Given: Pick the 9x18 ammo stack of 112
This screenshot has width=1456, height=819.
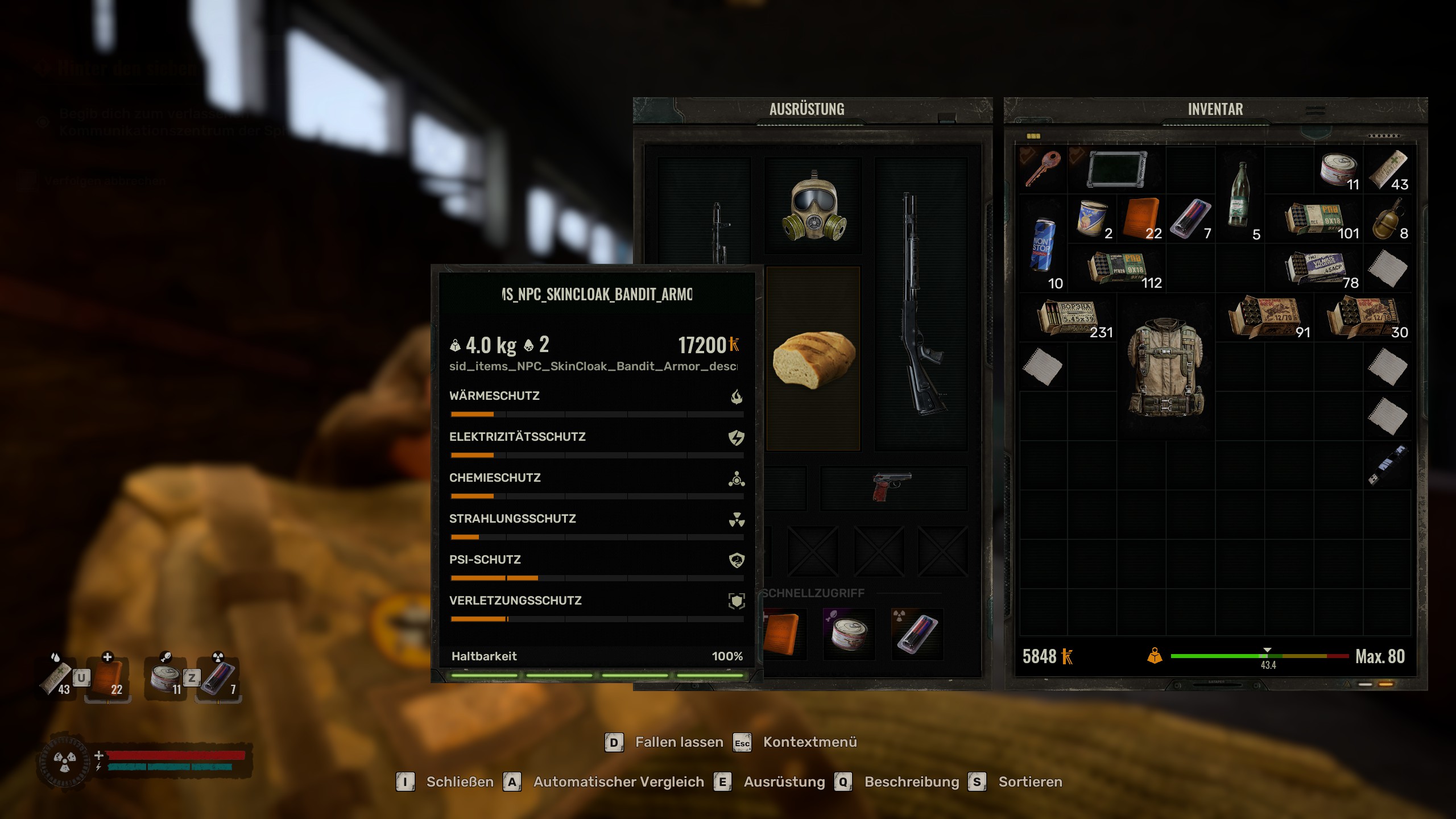Looking at the screenshot, I should 1116,267.
